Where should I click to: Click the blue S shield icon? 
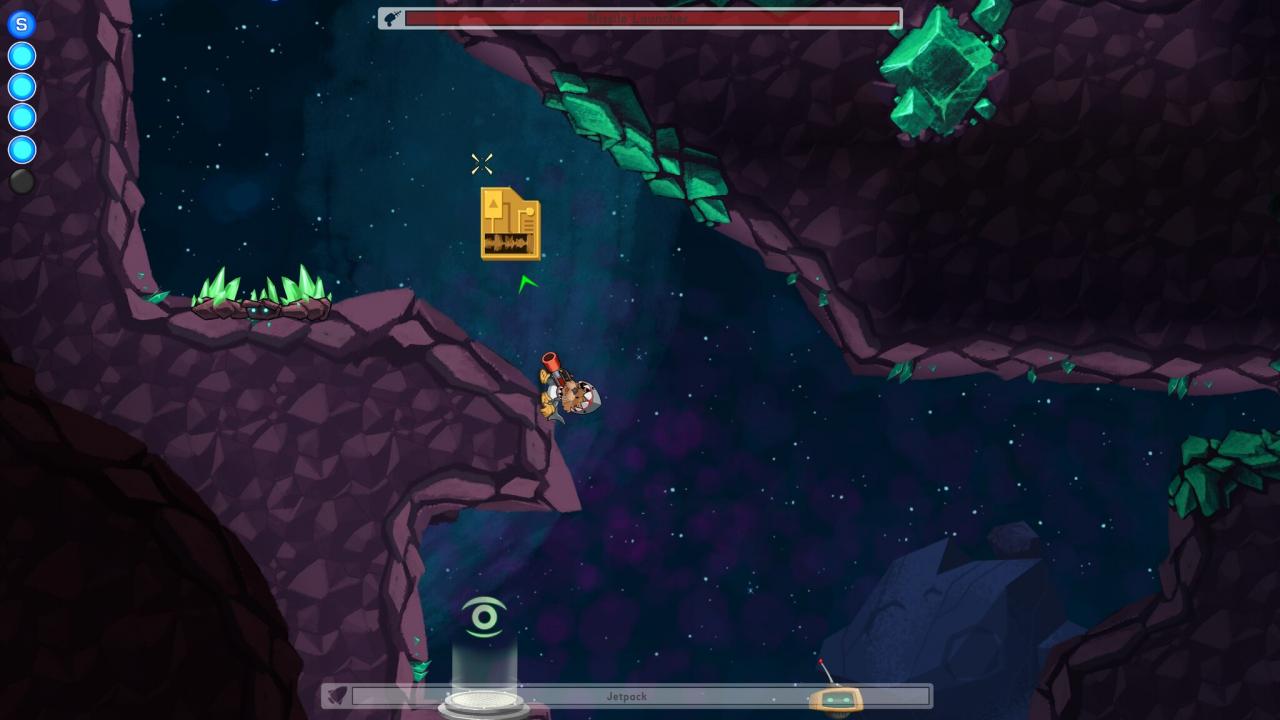pyautogui.click(x=21, y=24)
